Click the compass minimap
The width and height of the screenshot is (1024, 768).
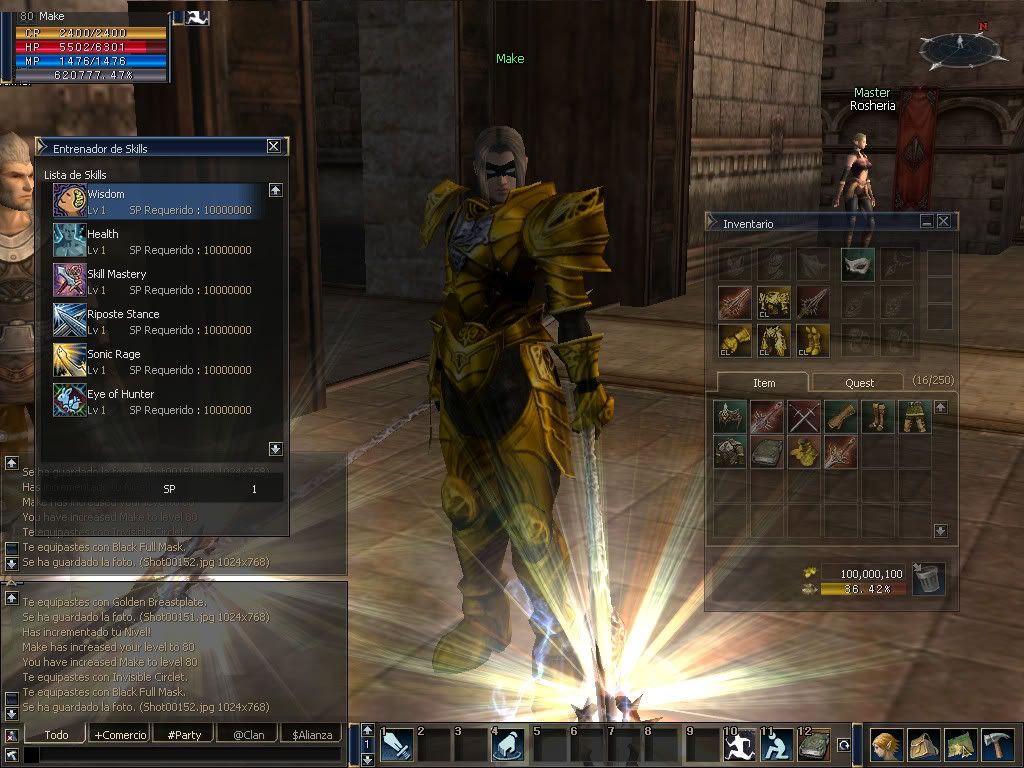(x=958, y=46)
